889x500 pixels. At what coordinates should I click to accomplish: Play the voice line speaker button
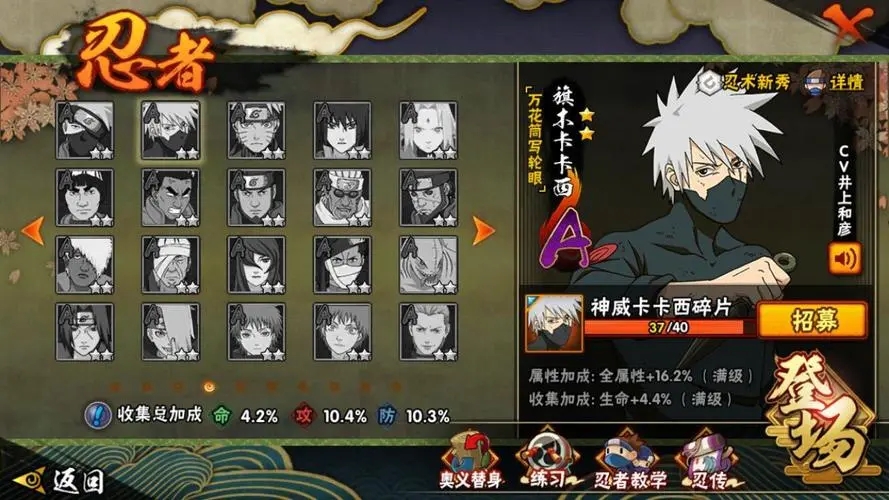point(844,259)
